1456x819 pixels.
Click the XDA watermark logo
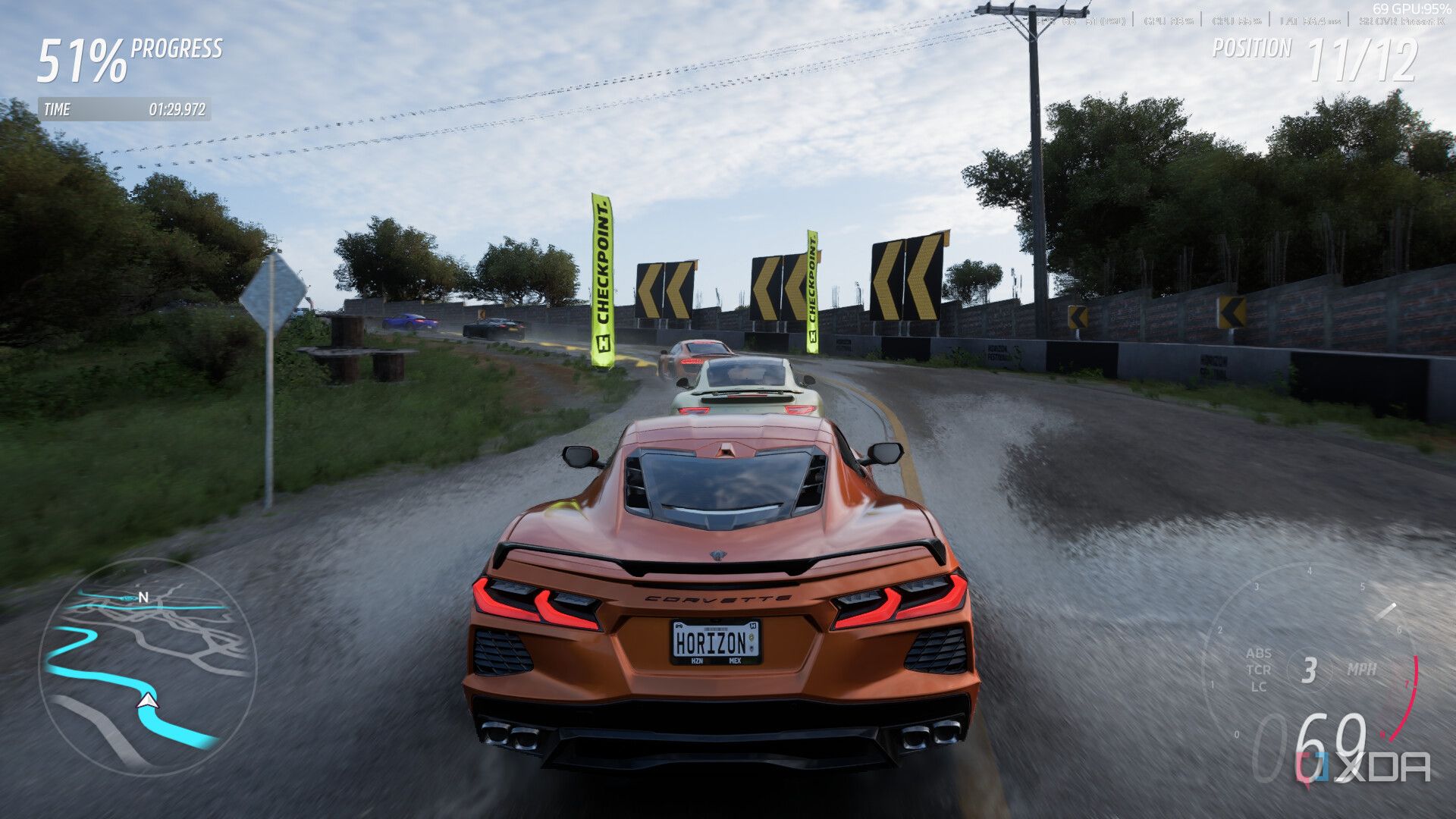click(1363, 767)
